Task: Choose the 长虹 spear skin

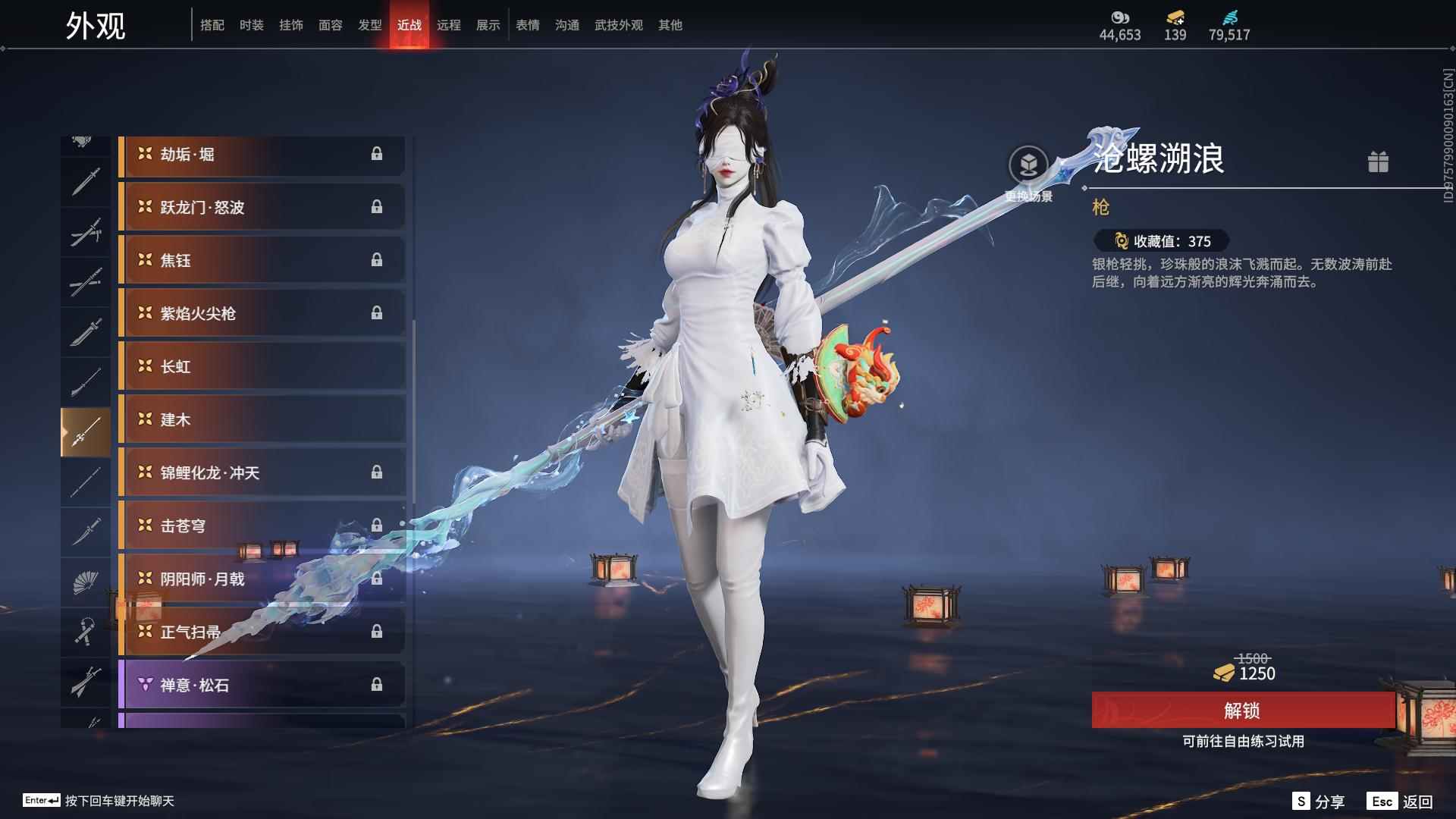Action: click(262, 366)
